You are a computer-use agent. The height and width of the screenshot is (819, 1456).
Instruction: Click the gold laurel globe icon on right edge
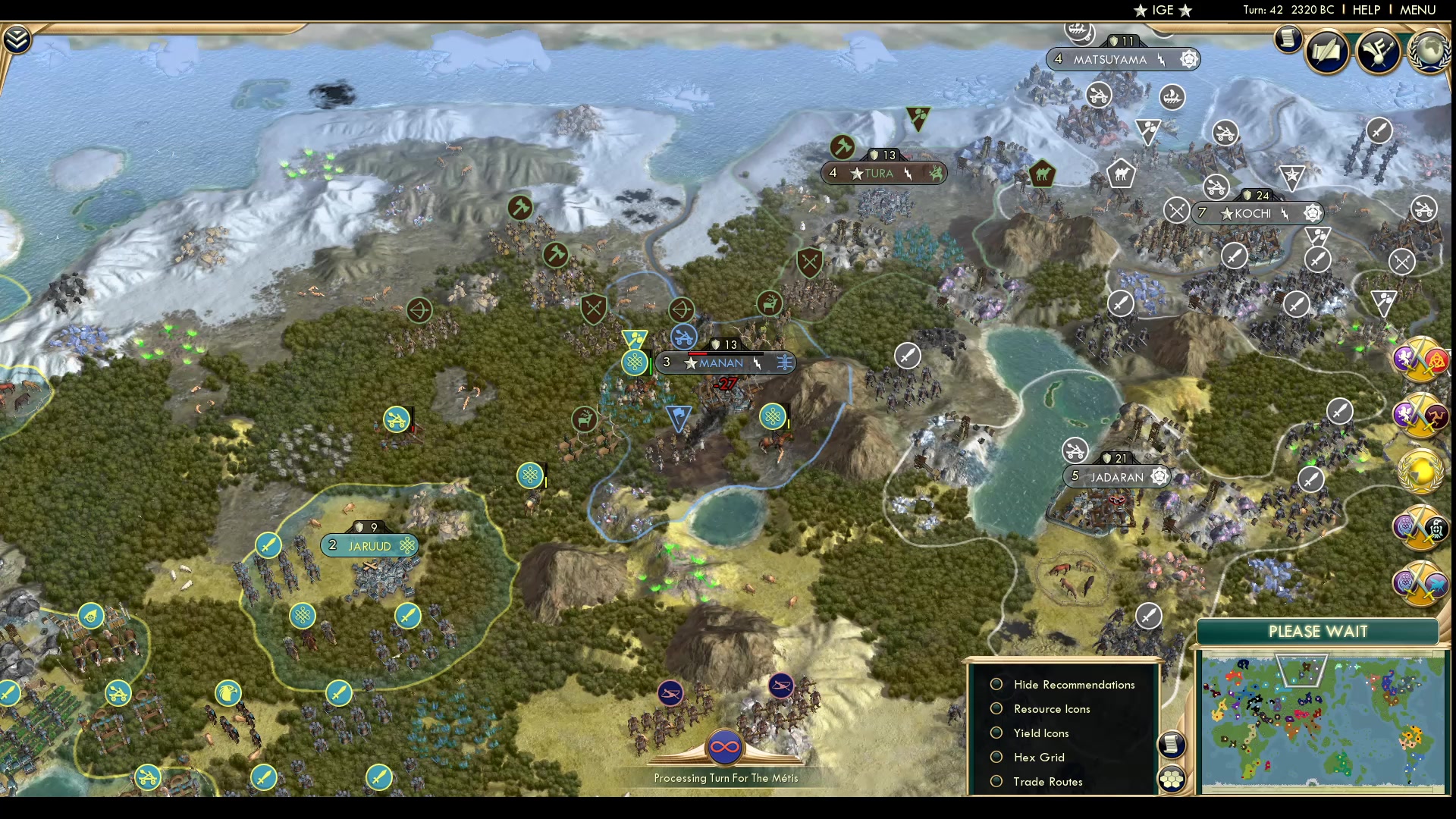pyautogui.click(x=1420, y=469)
